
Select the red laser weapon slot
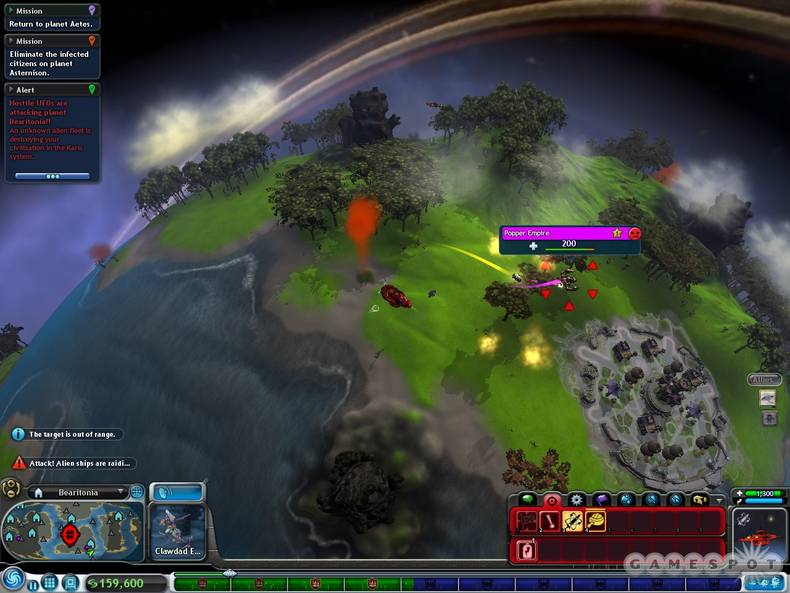549,520
